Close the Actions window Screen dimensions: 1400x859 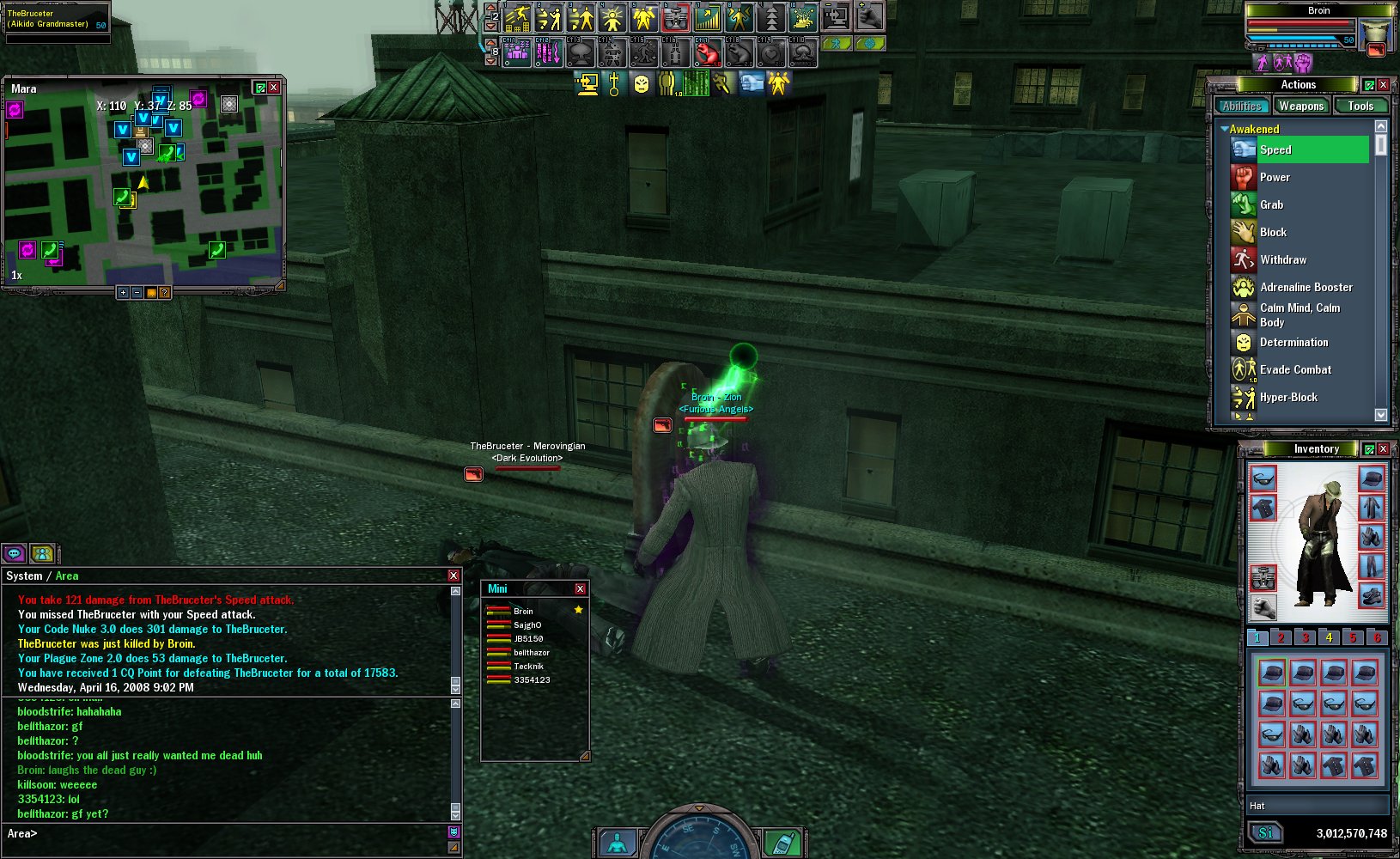[1384, 84]
